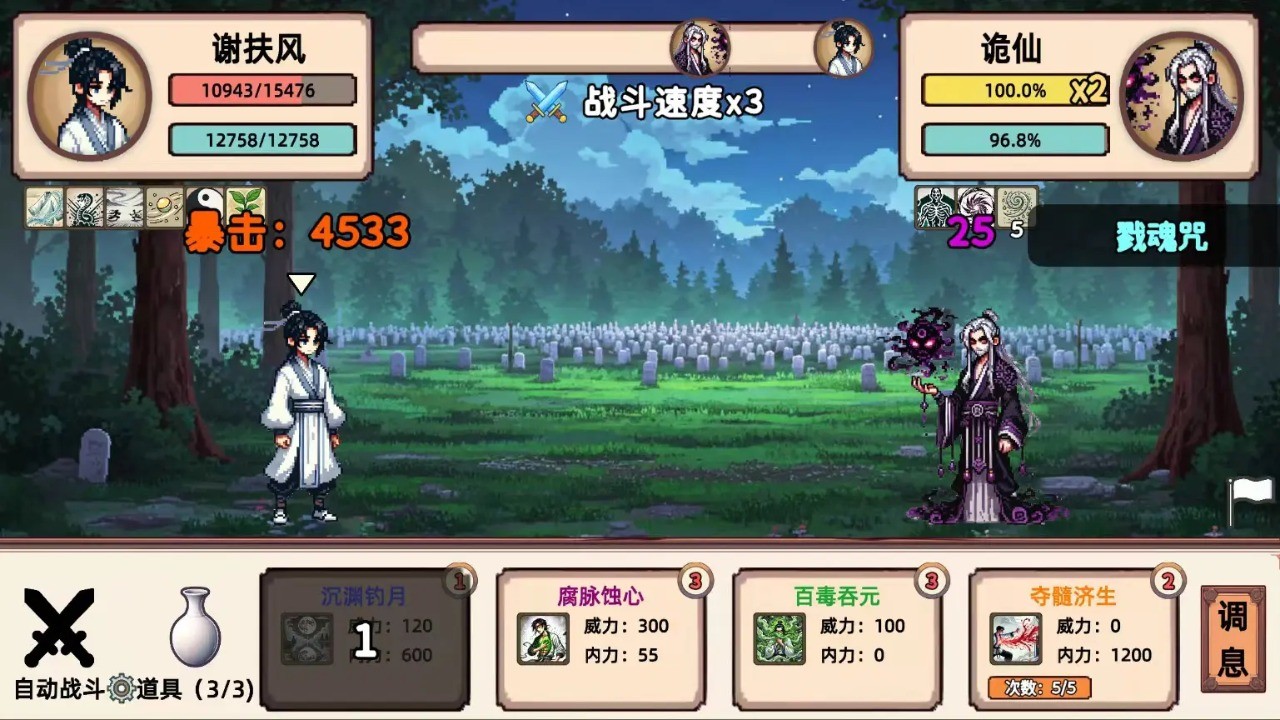1280x720 pixels.
Task: Click the purple vortex debuff stacked 25
Action: (975, 205)
